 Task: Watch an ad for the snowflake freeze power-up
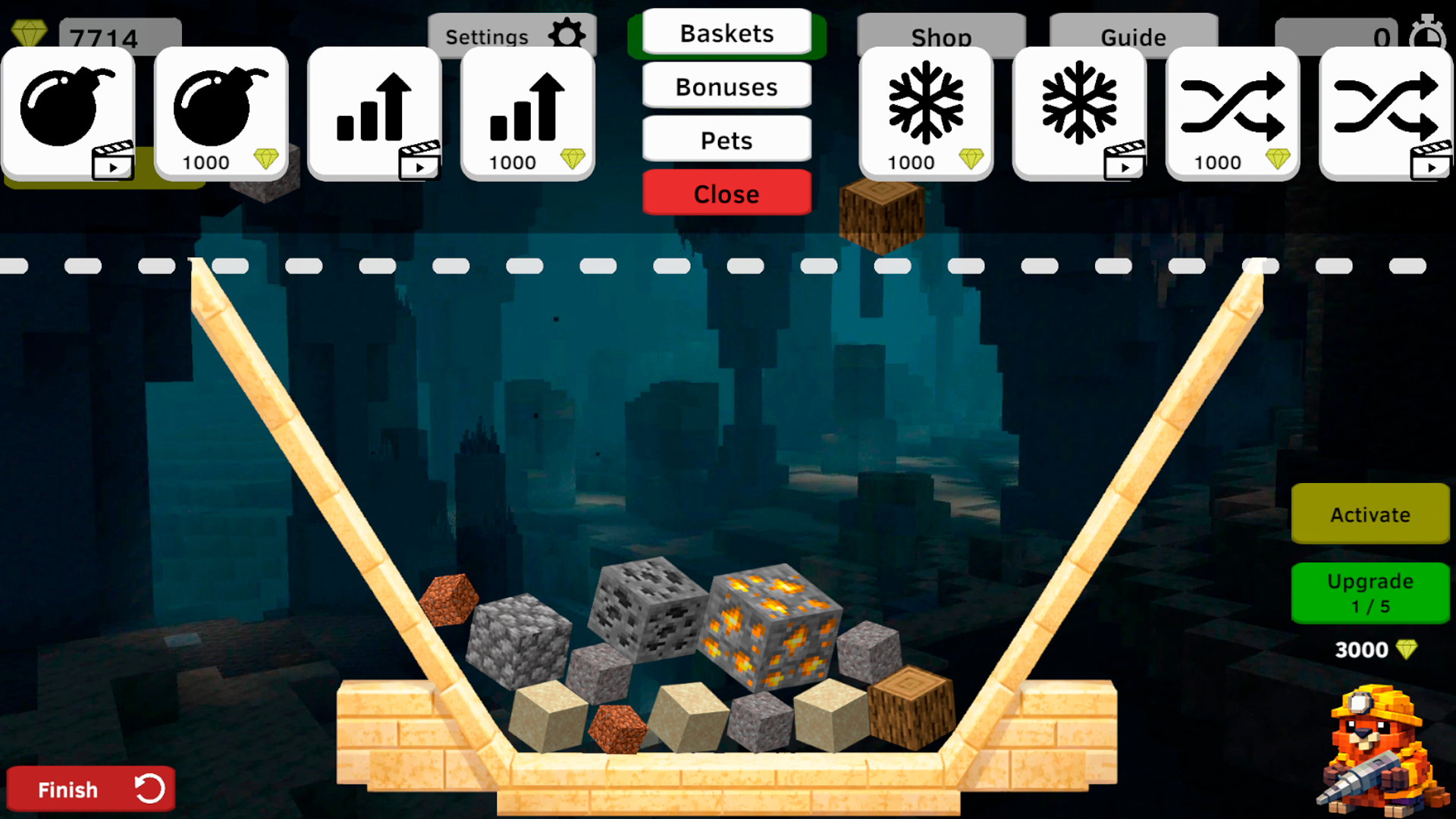click(1080, 114)
